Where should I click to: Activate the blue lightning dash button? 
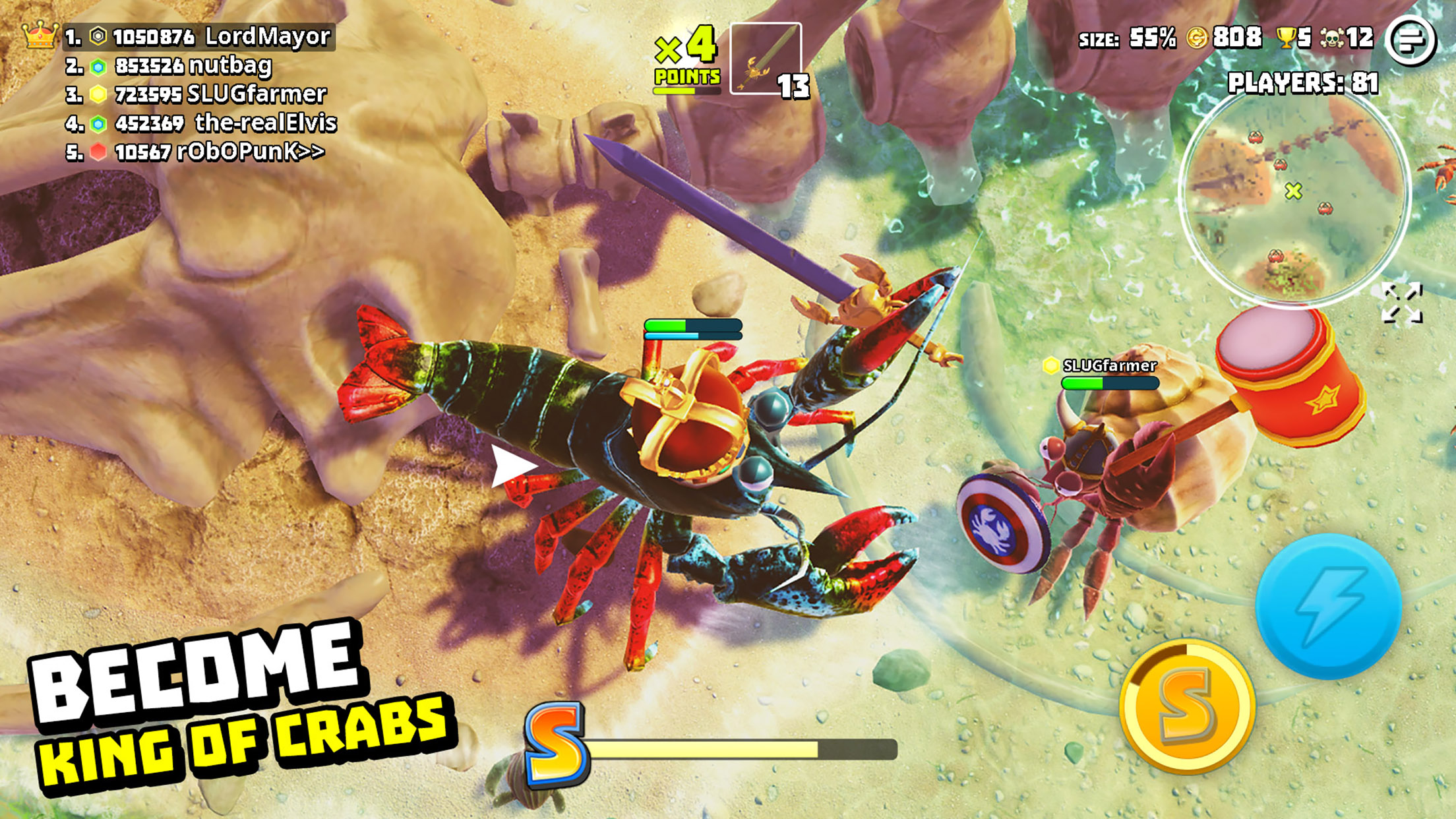coord(1328,607)
